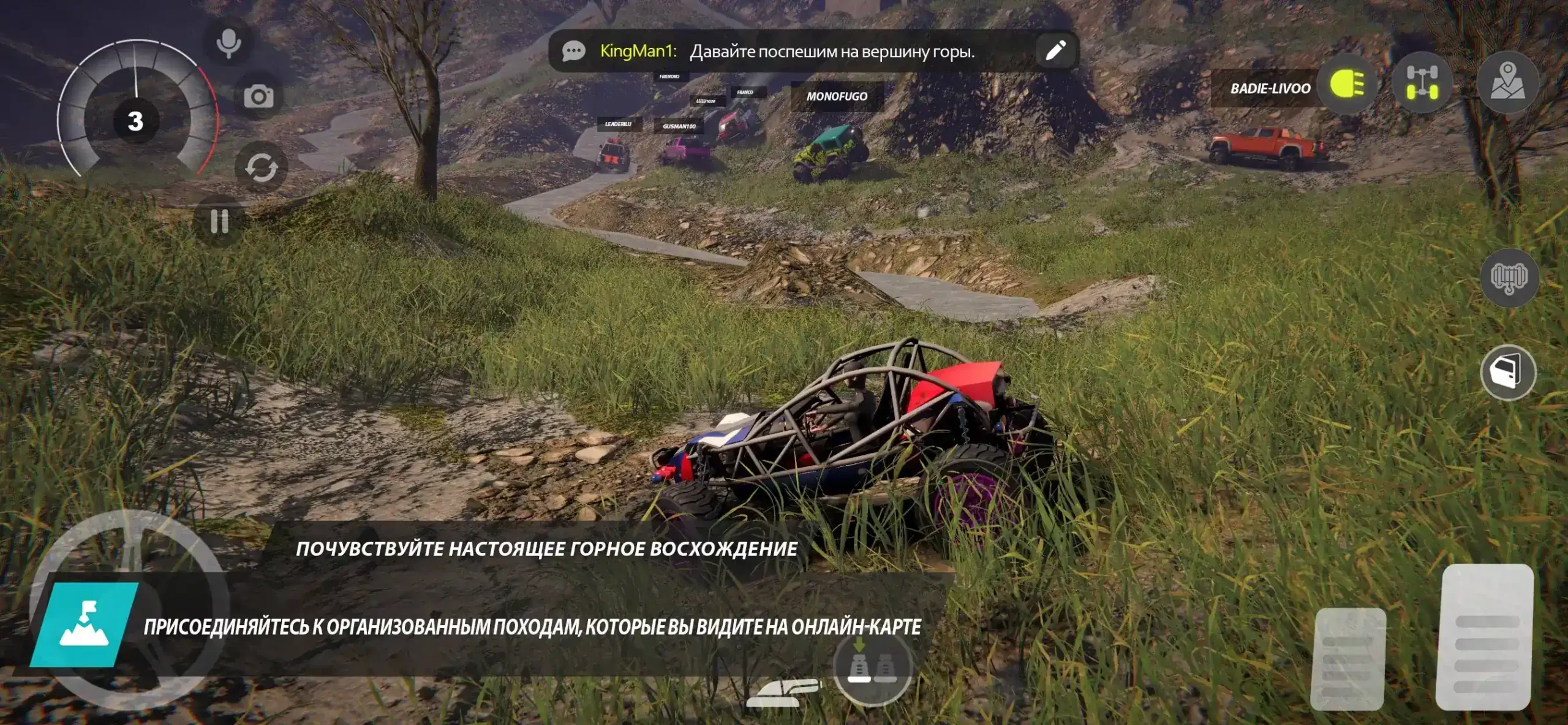The width and height of the screenshot is (1568, 725).
Task: Reset the vehicle with circular arrows icon
Action: coord(262,167)
